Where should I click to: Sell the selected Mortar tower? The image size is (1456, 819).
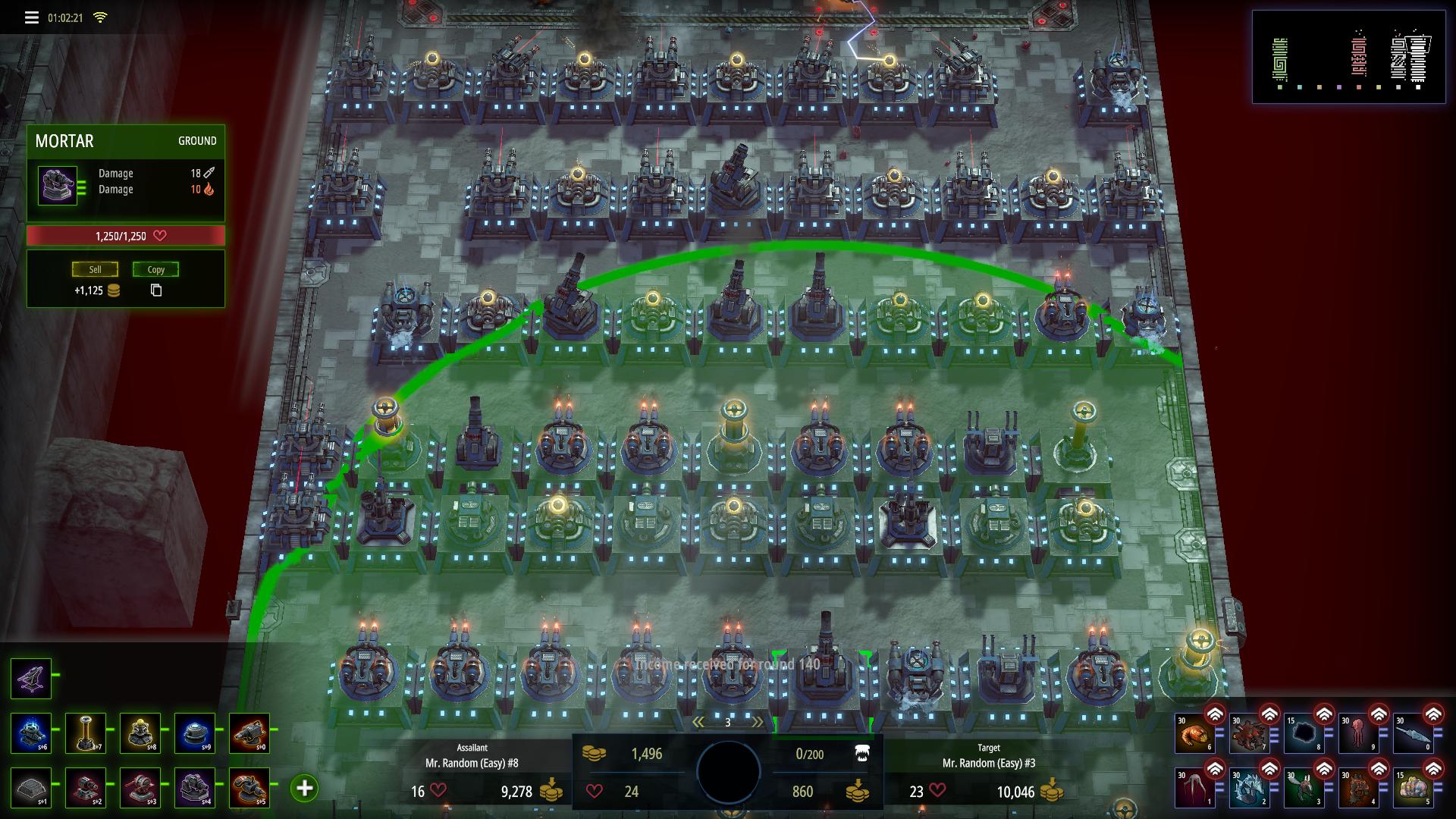96,269
